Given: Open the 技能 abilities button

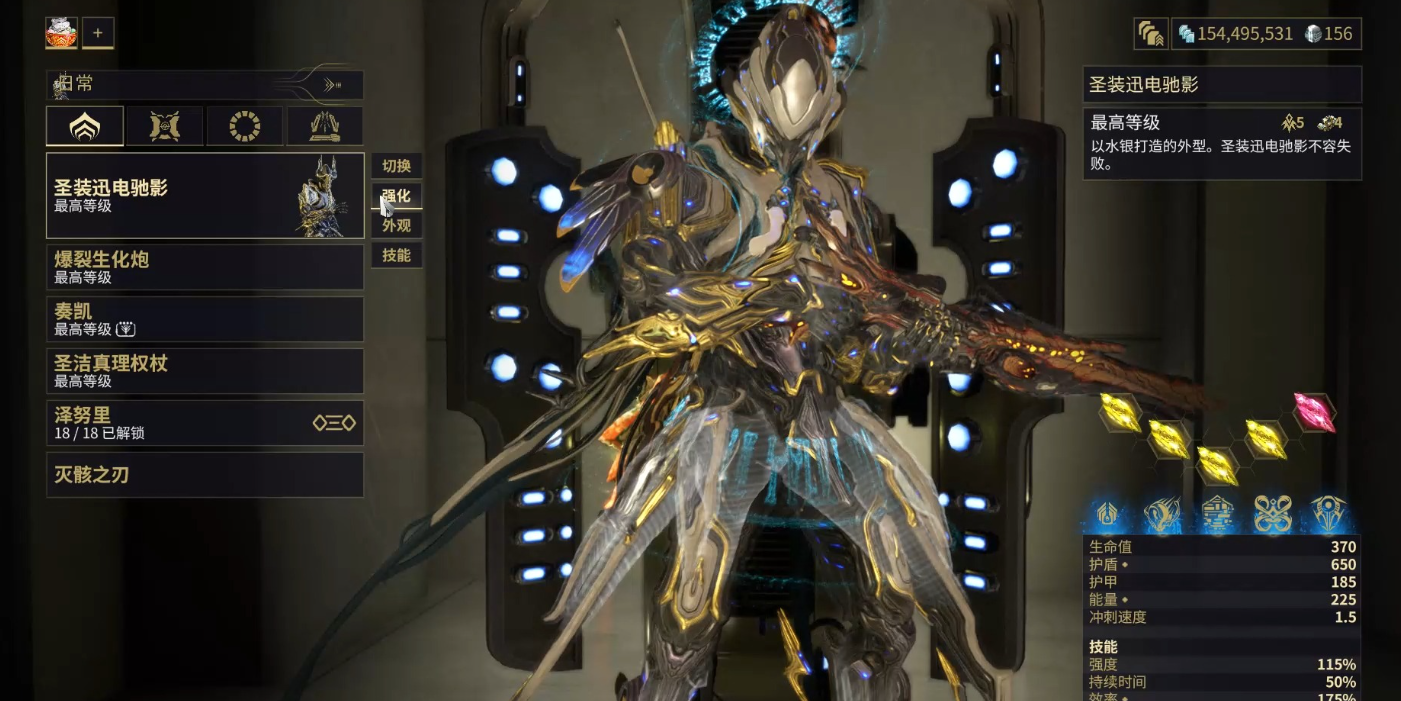Looking at the screenshot, I should 397,255.
